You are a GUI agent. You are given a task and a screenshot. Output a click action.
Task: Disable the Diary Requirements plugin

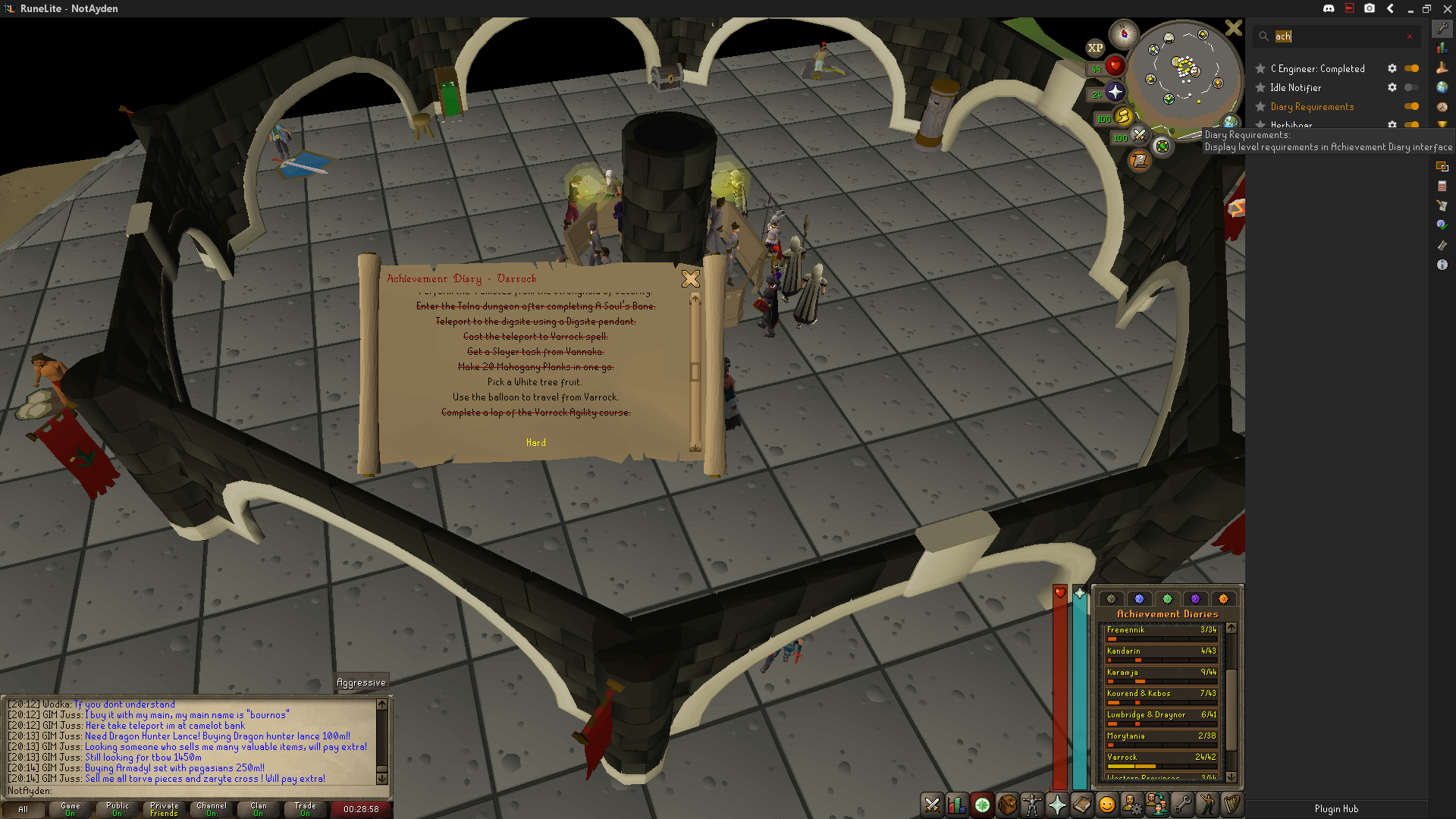tap(1411, 106)
